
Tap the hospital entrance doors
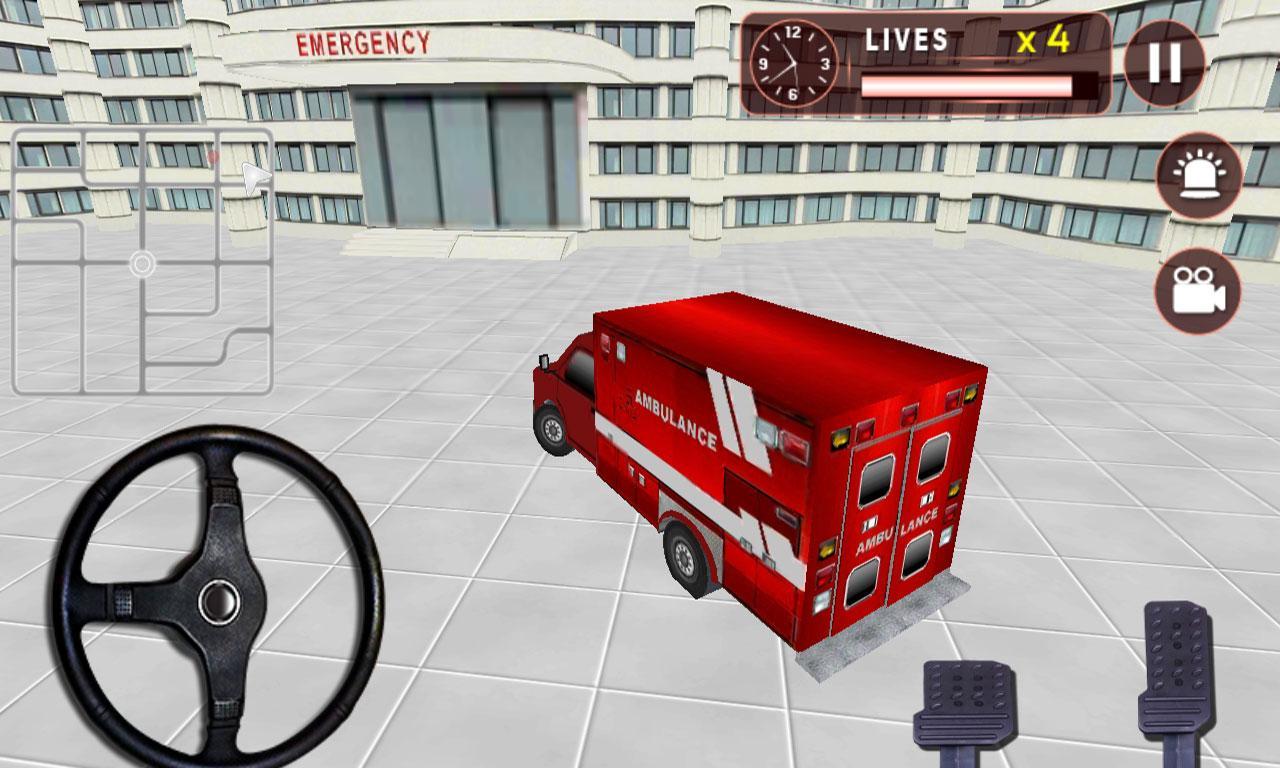click(465, 160)
